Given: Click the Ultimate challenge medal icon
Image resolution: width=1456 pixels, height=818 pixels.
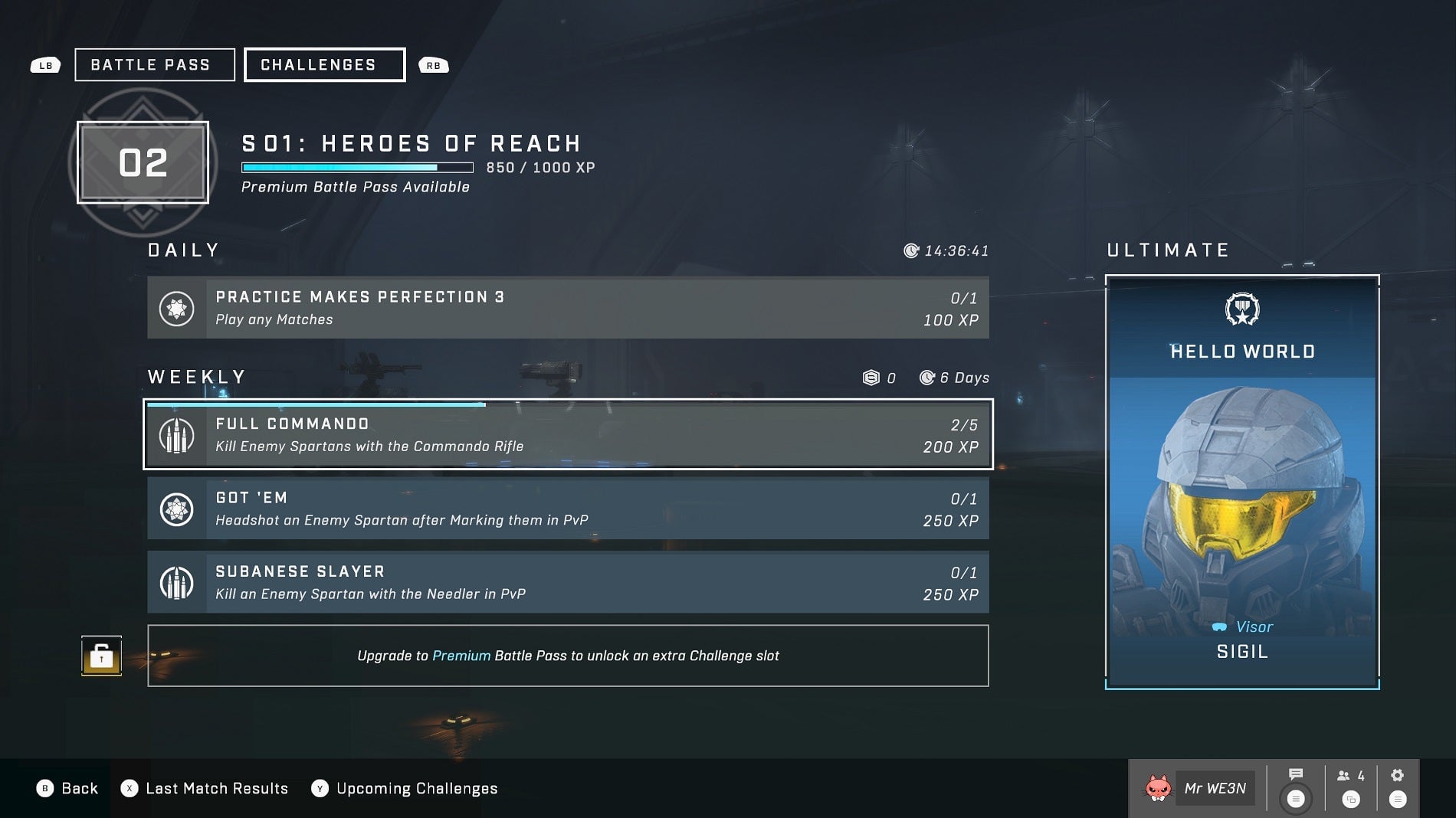Looking at the screenshot, I should (1241, 308).
